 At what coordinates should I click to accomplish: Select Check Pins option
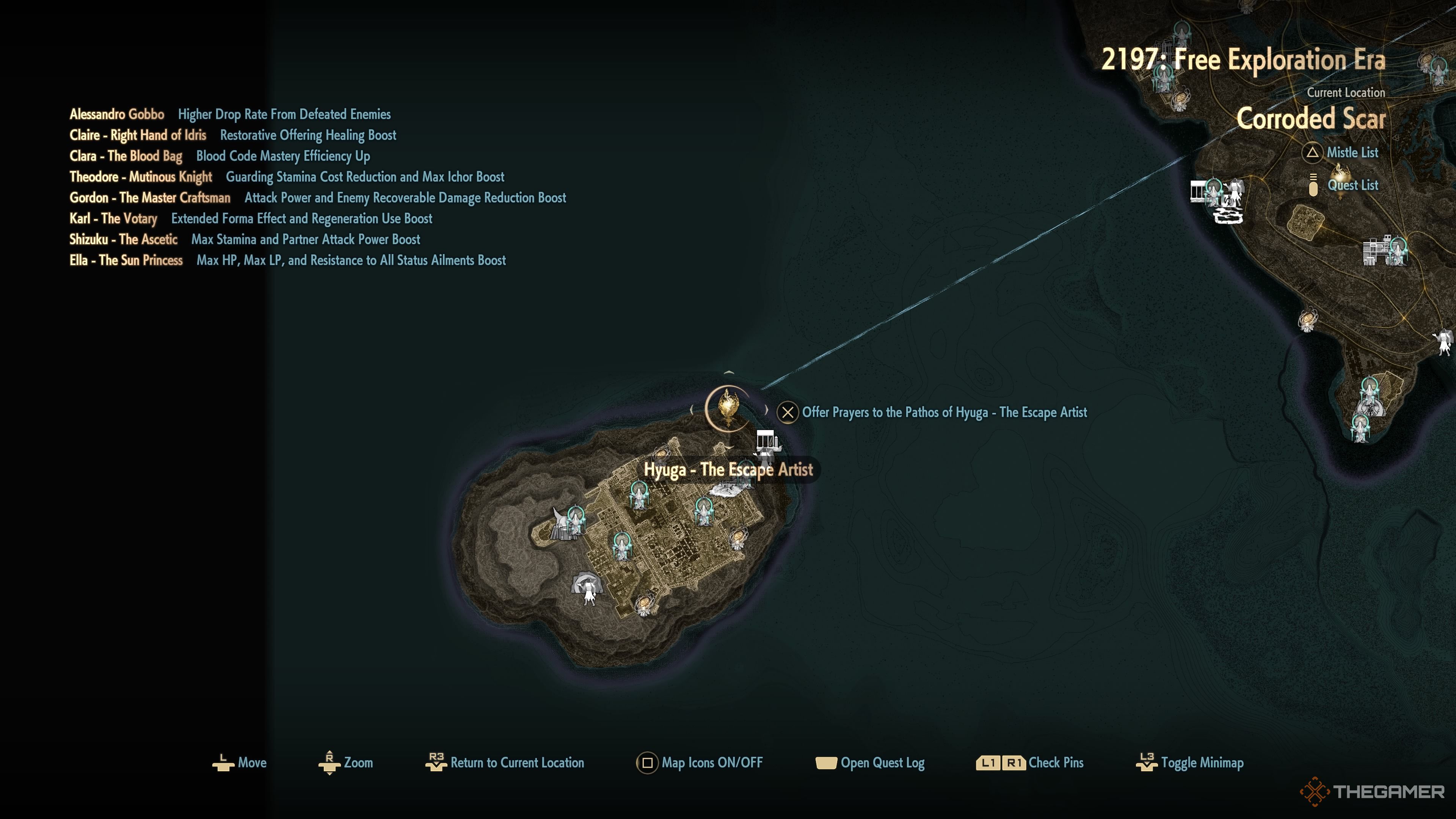1030,763
